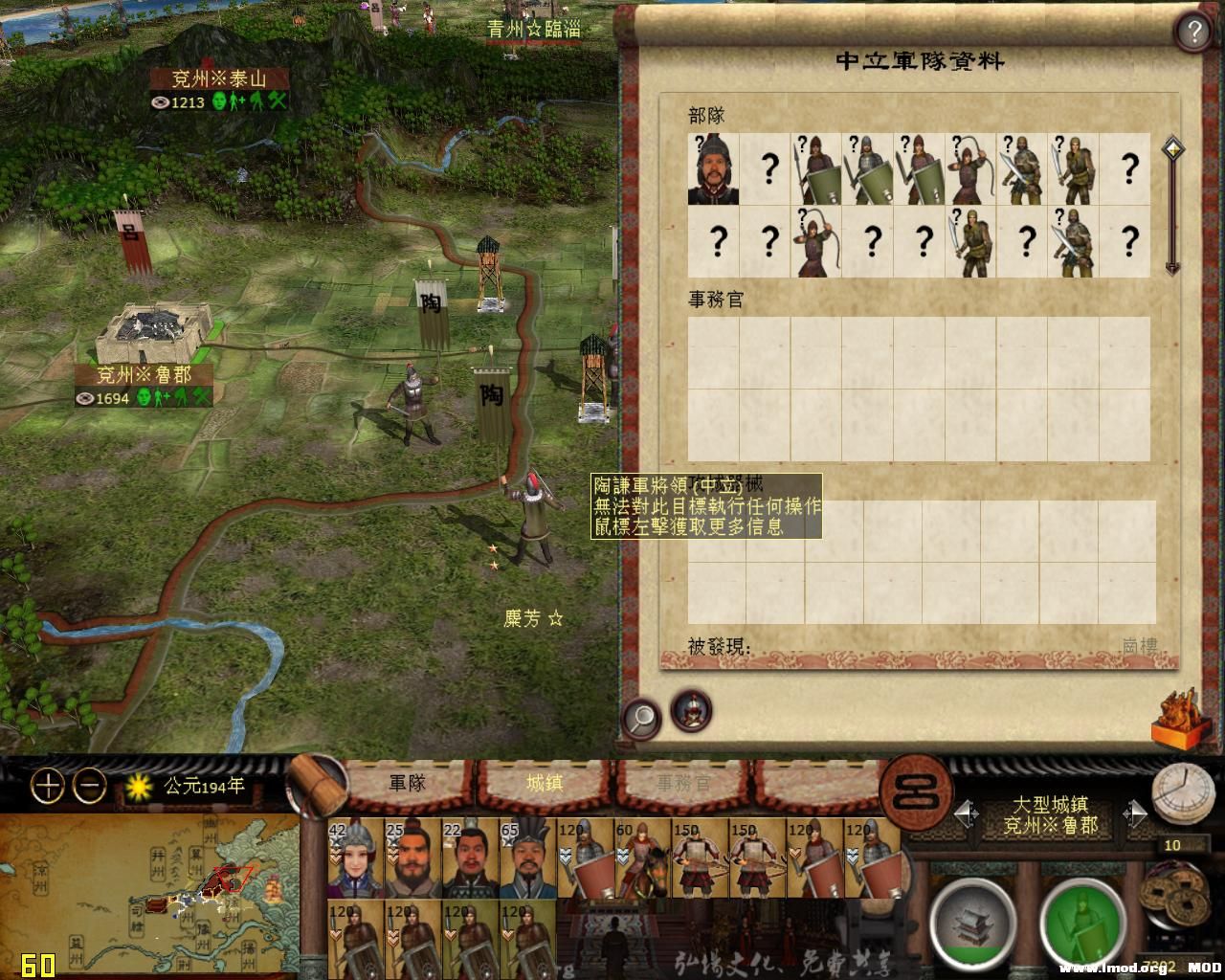Viewport: 1225px width, 980px height.
Task: Click the magnifying glass icon on the army scroll
Action: click(642, 716)
